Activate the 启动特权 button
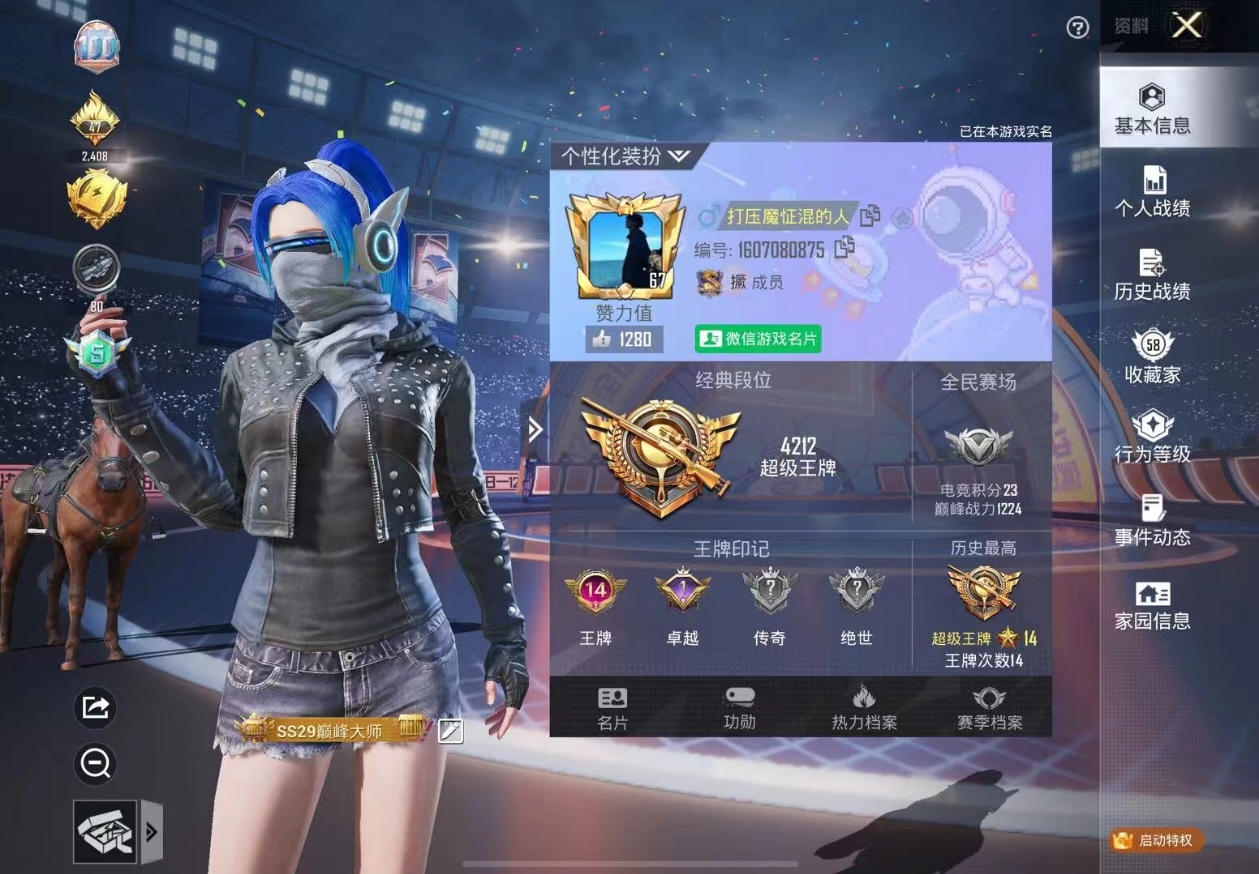The height and width of the screenshot is (874, 1259). click(1156, 840)
